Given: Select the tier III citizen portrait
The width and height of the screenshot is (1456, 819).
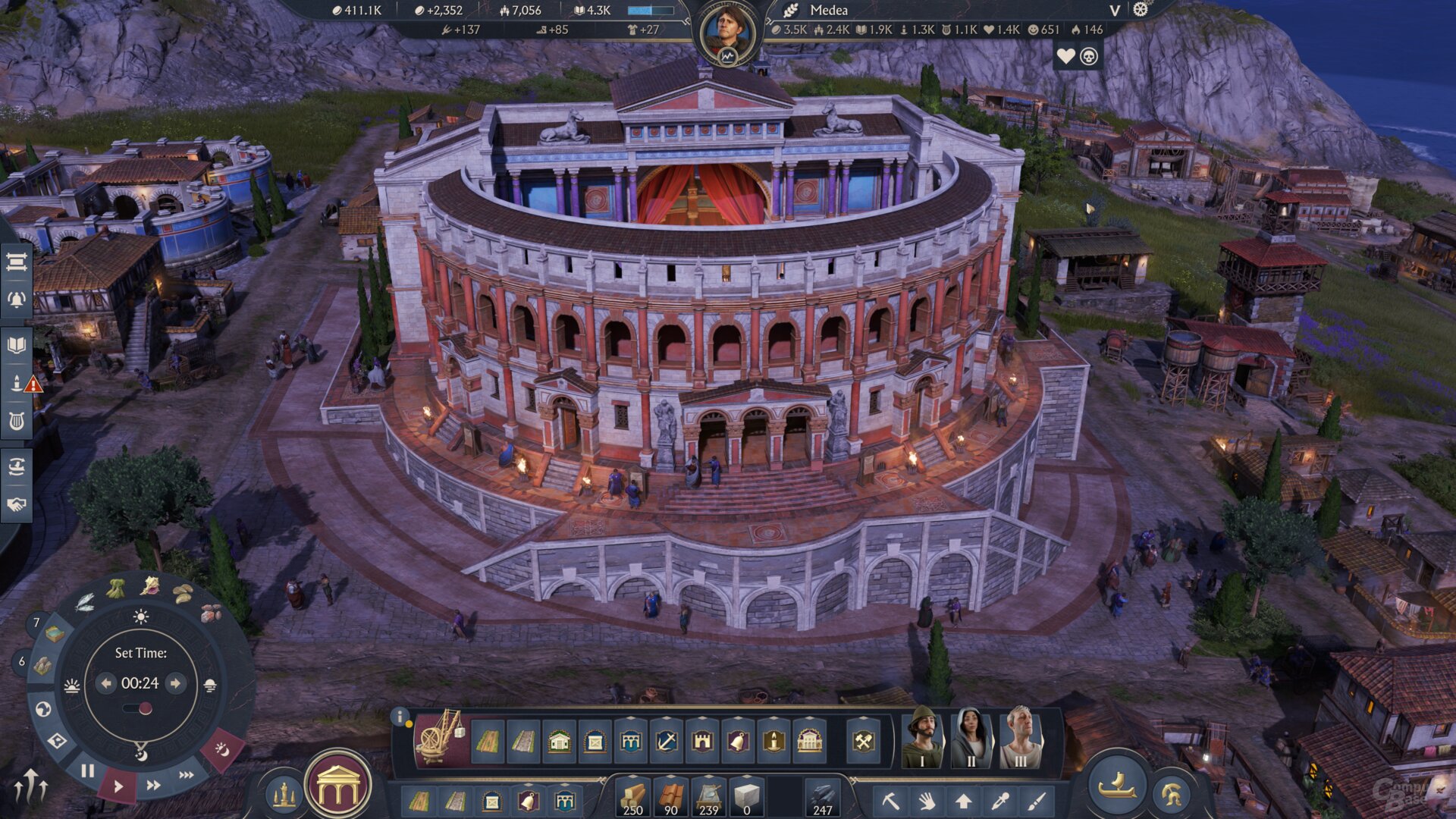Looking at the screenshot, I should 1020,737.
